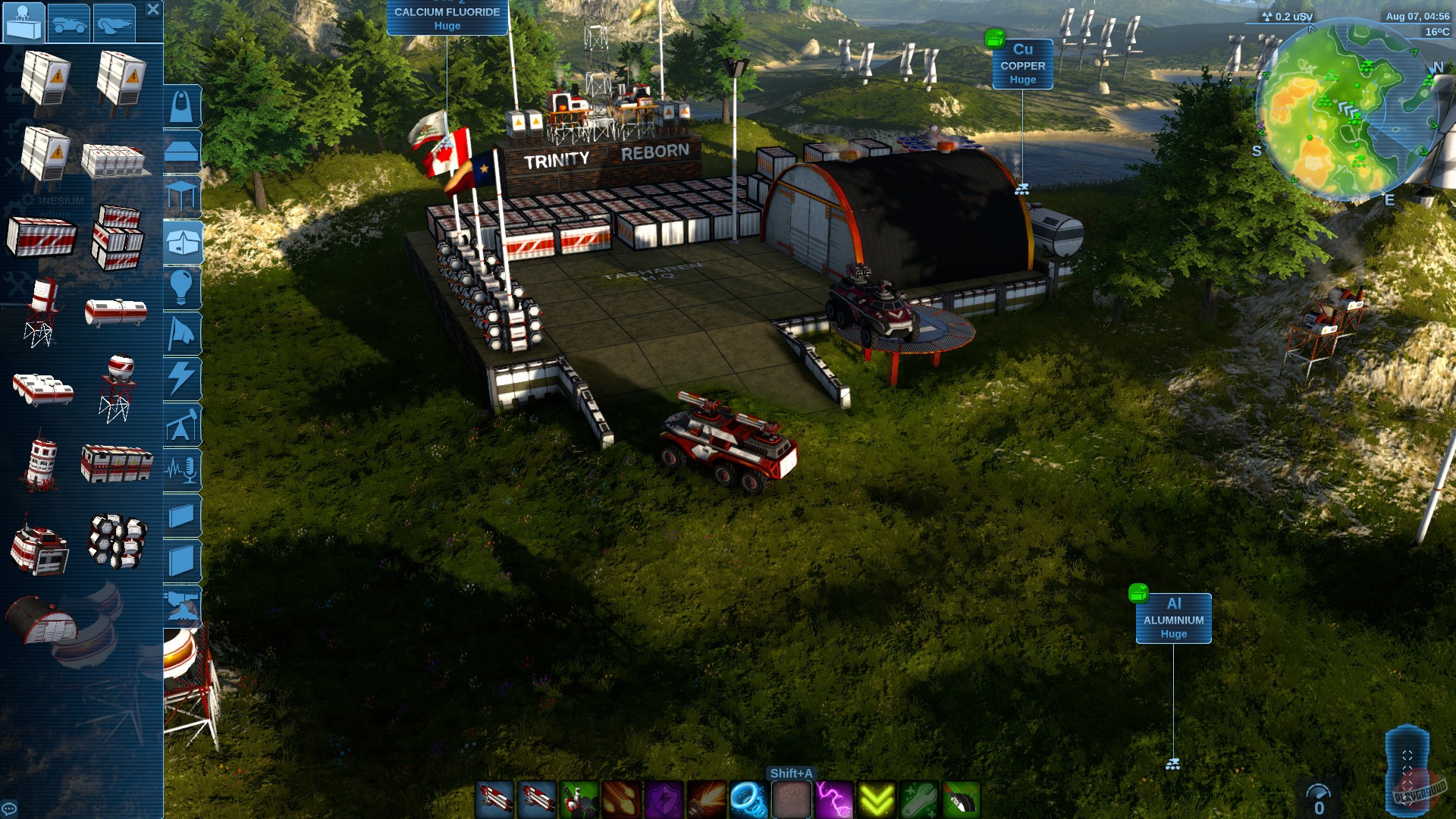
Task: Click the CALCIUM FLUORIDE Huge deposit marker
Action: pyautogui.click(x=446, y=17)
